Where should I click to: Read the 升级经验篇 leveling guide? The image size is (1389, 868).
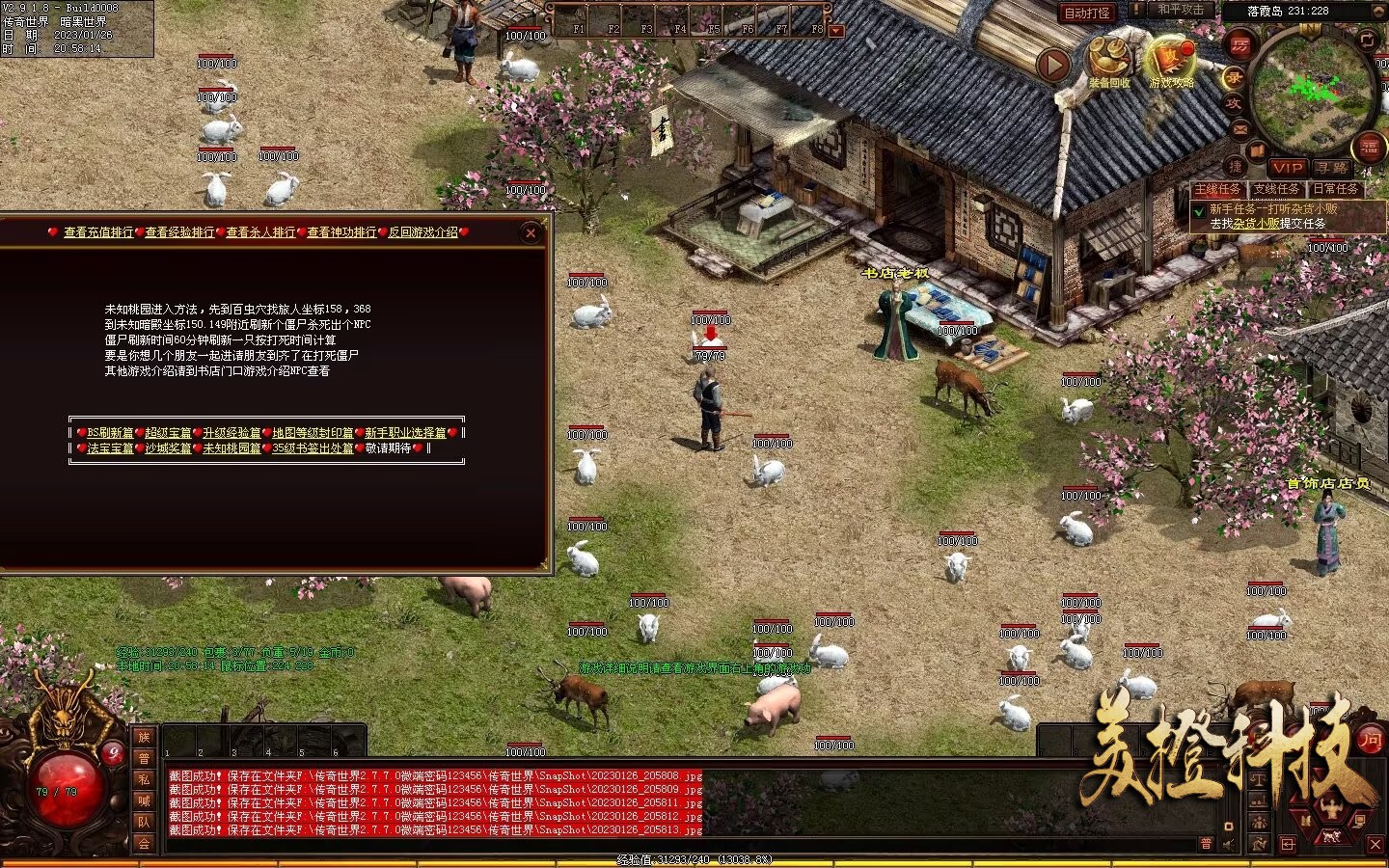pyautogui.click(x=231, y=433)
